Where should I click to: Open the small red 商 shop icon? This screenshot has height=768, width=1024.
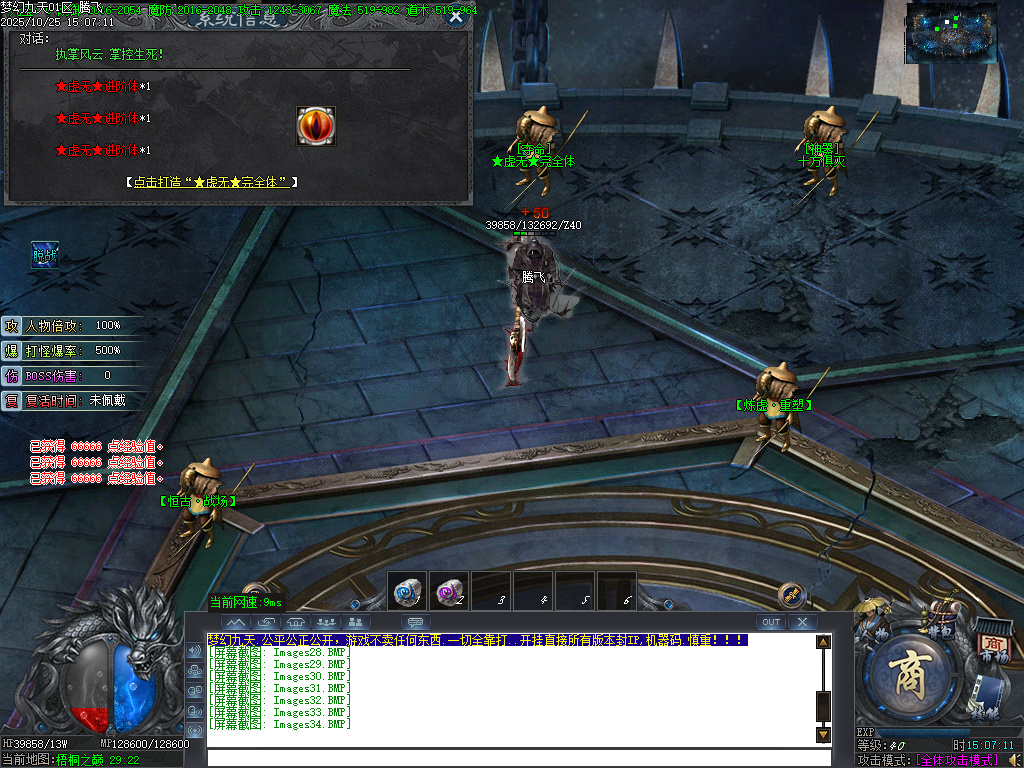pos(993,644)
